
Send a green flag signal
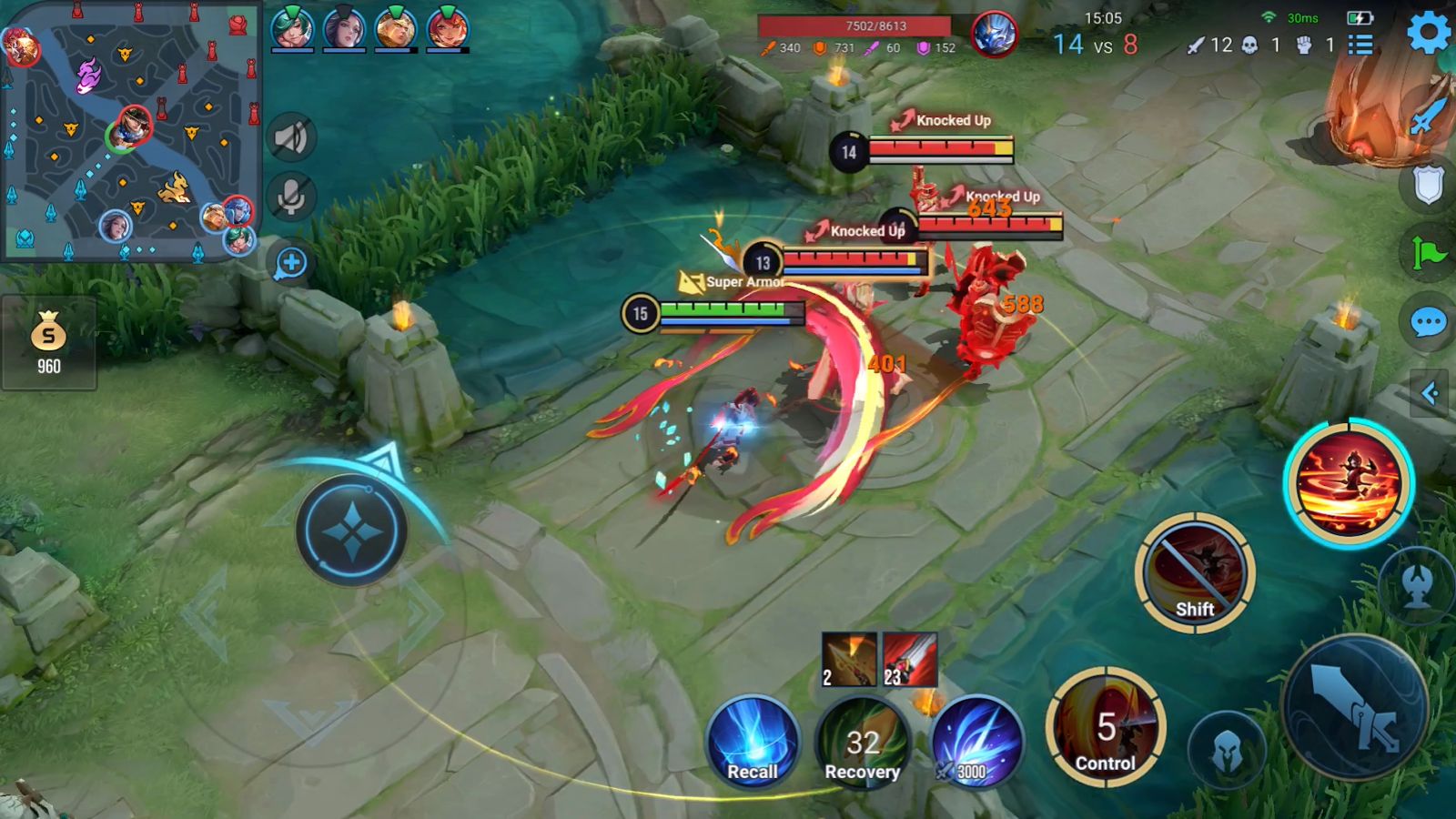(1428, 252)
